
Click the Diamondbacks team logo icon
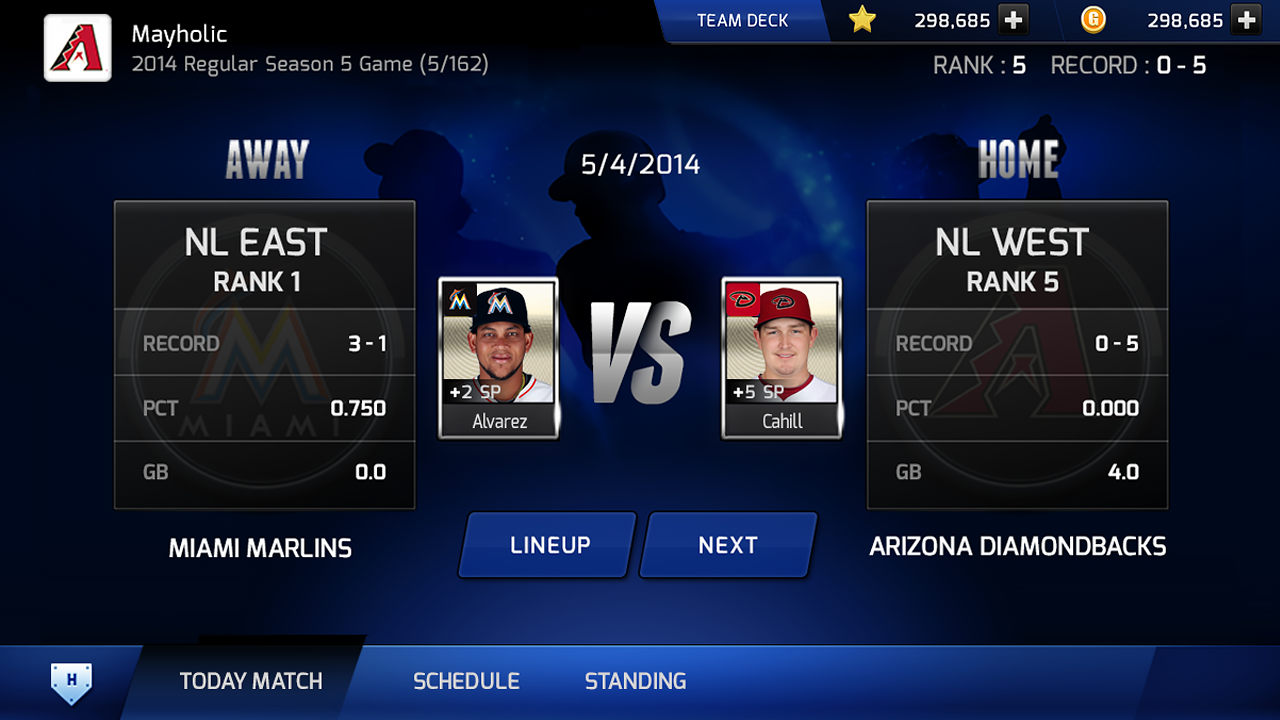tap(76, 47)
